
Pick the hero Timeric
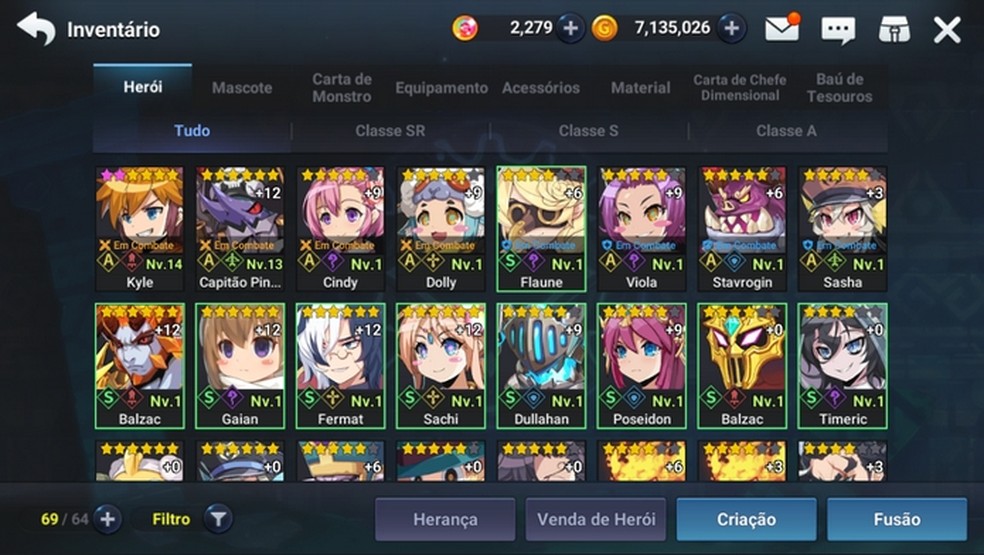[842, 365]
